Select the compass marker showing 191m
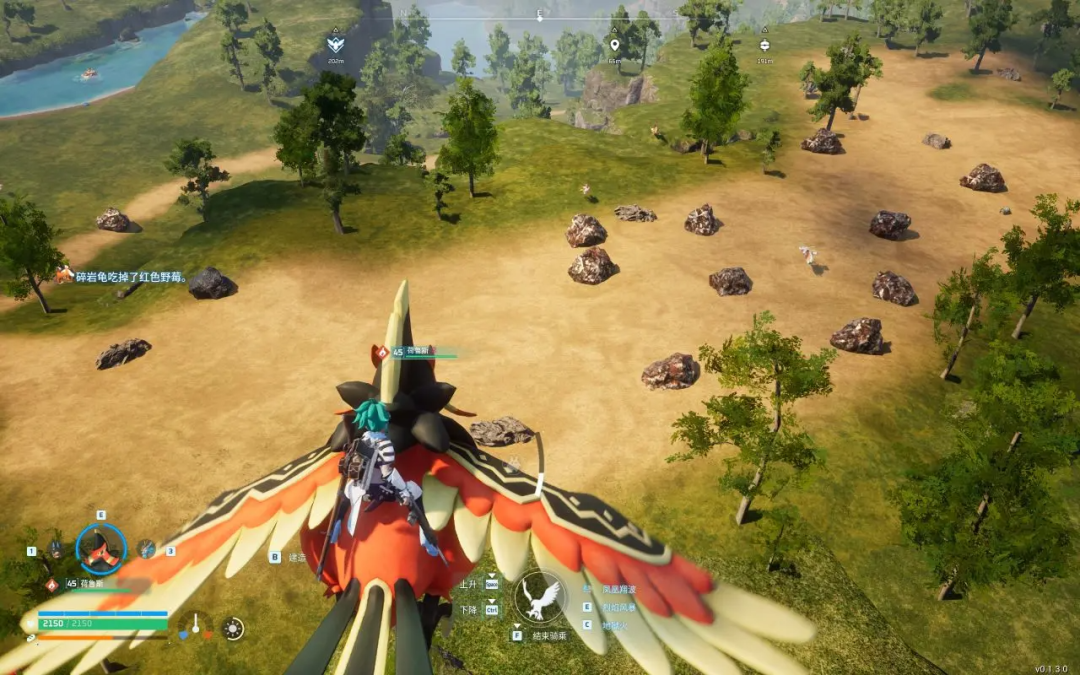The height and width of the screenshot is (675, 1080). click(x=765, y=45)
